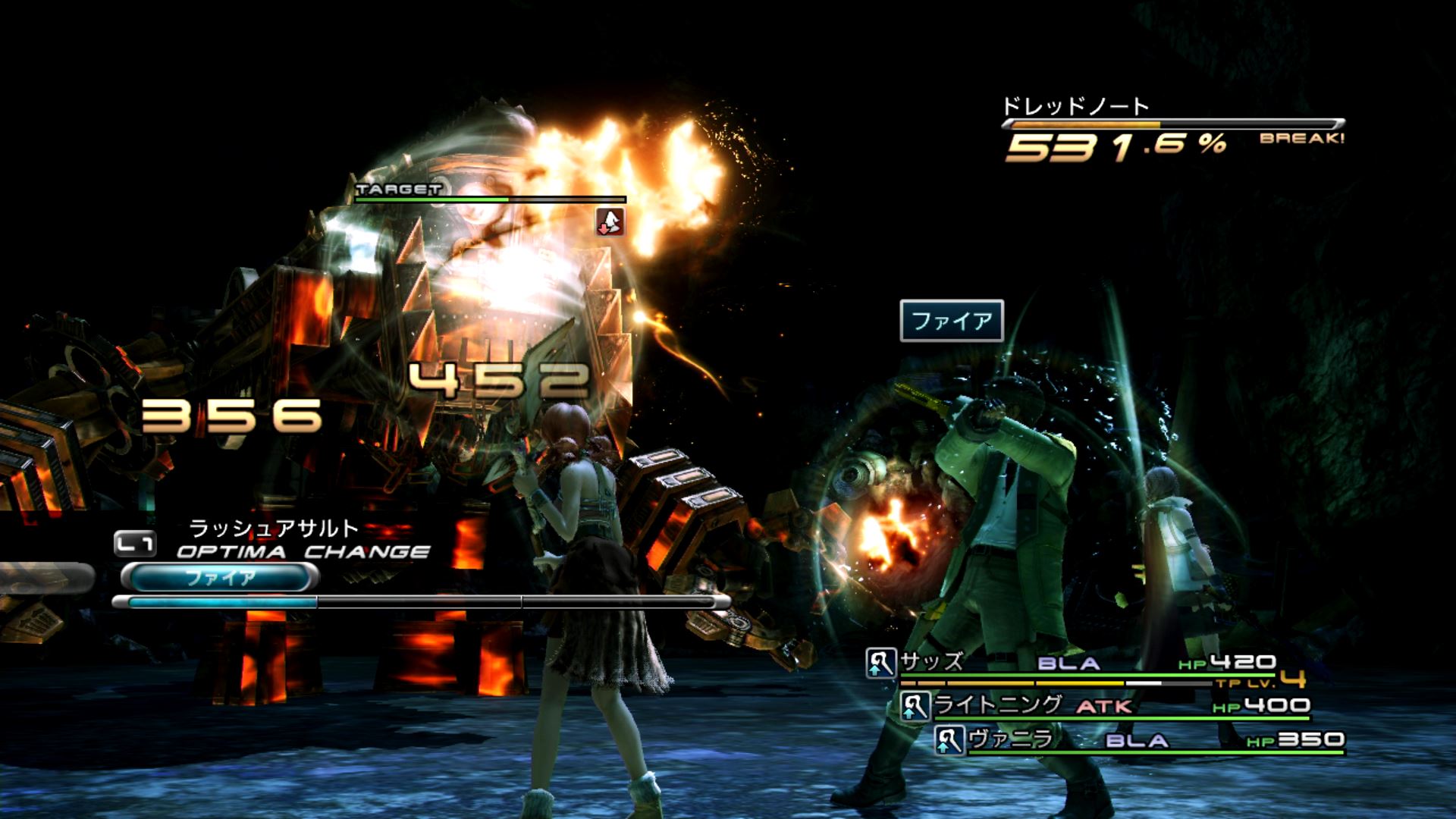The width and height of the screenshot is (1456, 819).
Task: Click the status icon beside ライトニング's name
Action: 915,707
